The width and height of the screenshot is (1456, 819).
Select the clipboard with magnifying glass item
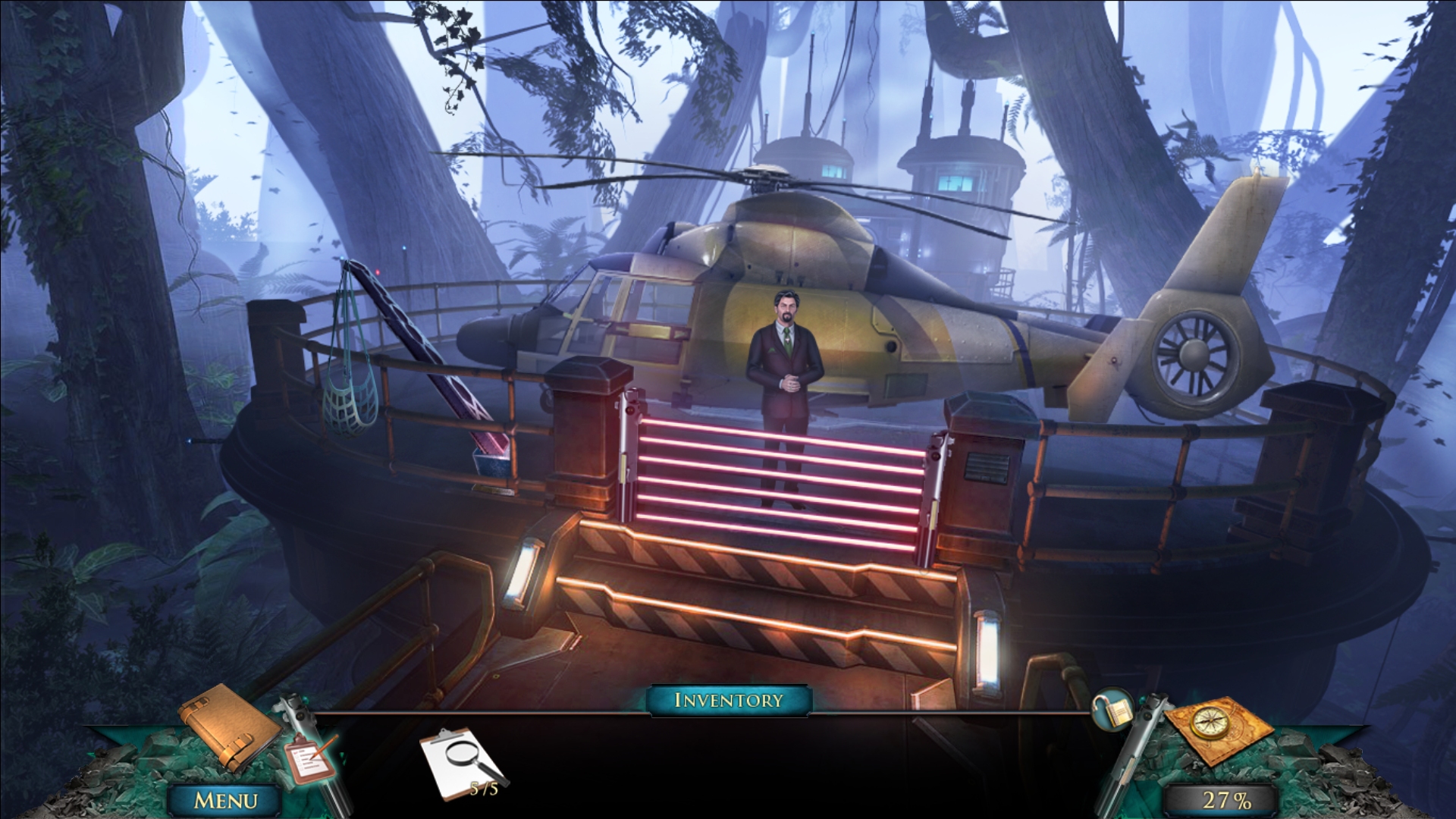pos(462,762)
